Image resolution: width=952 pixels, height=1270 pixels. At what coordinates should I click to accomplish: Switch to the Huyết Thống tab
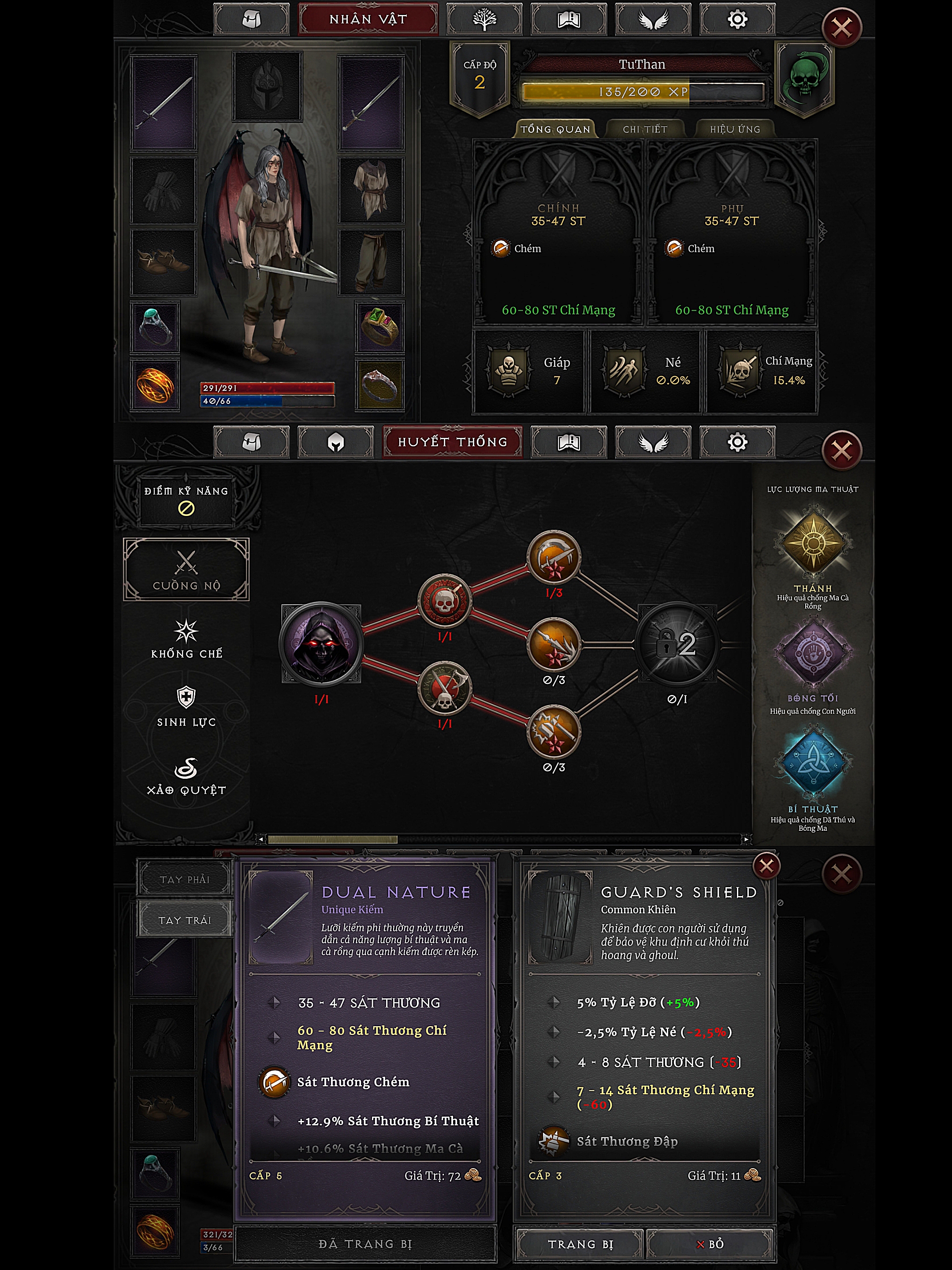(452, 441)
